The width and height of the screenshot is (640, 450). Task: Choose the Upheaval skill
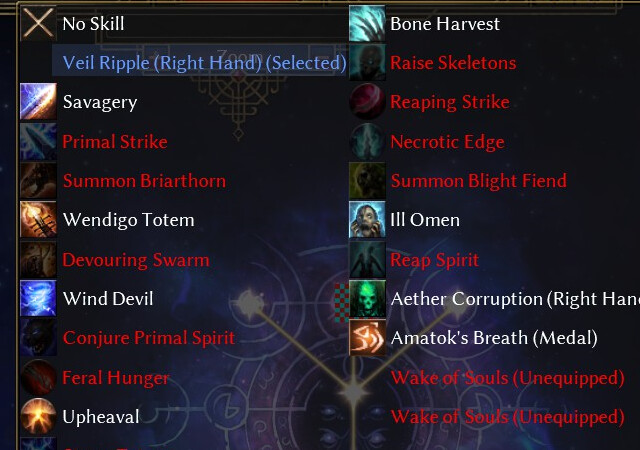(100, 417)
